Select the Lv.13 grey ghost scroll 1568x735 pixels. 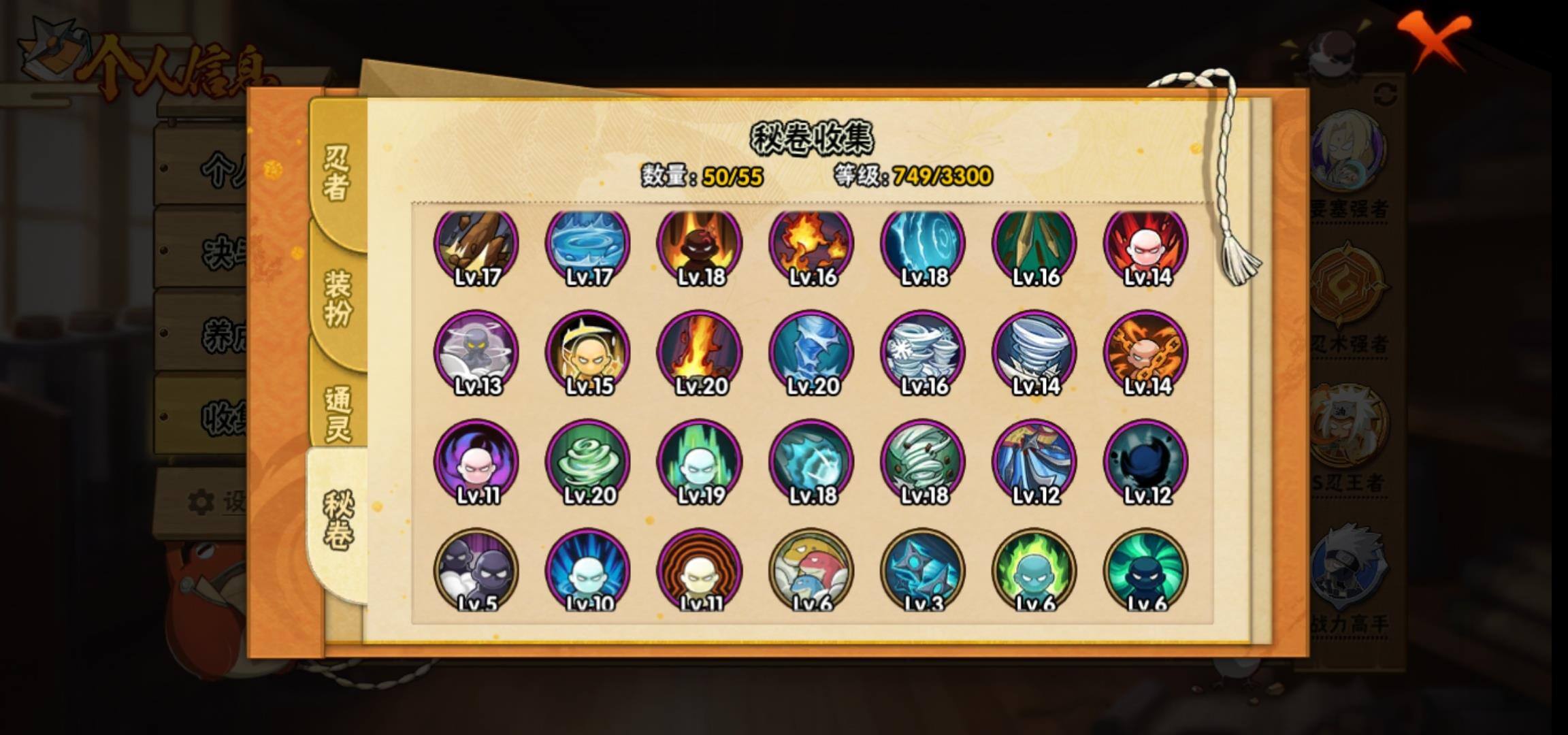[476, 353]
